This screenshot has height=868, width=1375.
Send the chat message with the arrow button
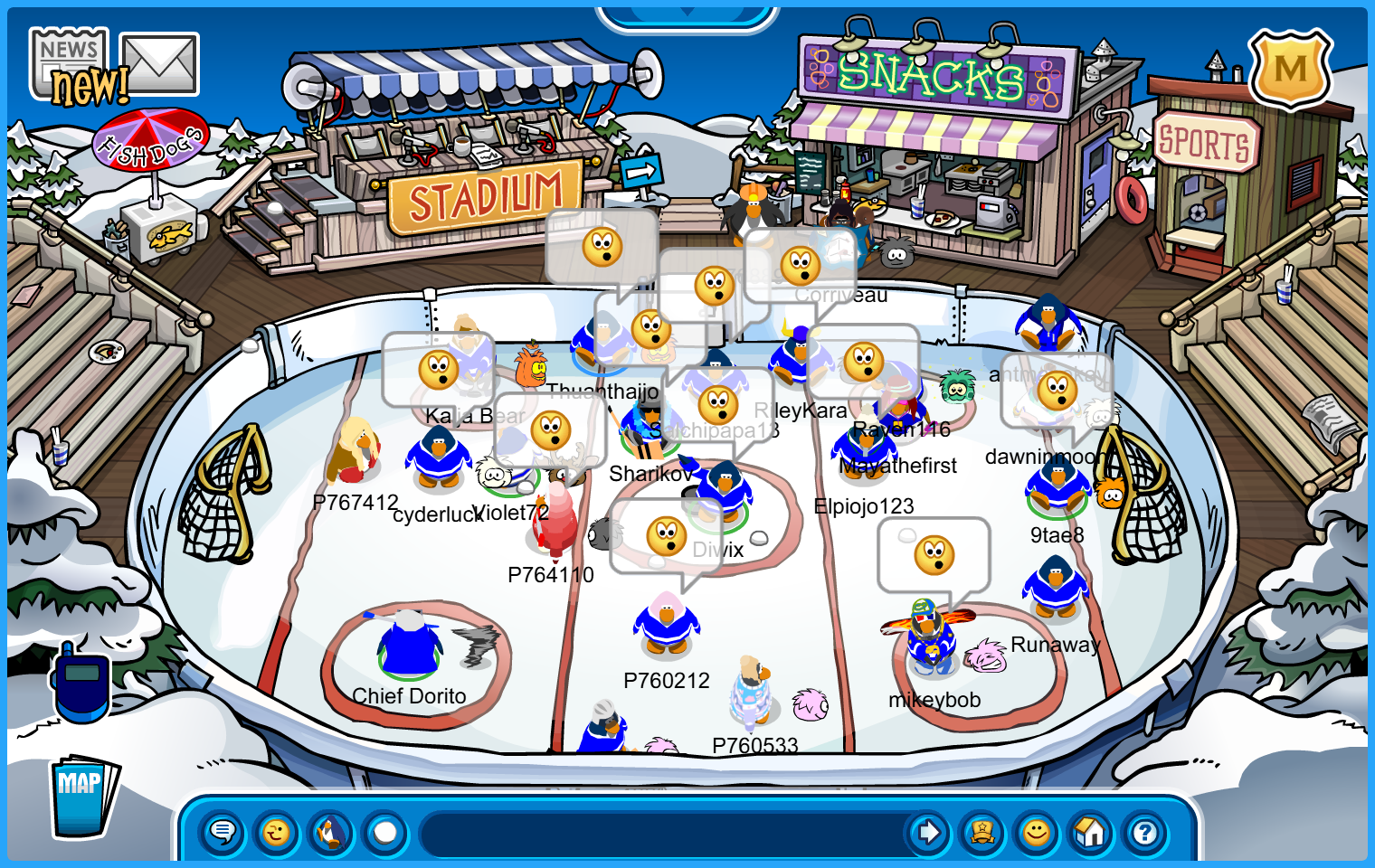pos(928,832)
